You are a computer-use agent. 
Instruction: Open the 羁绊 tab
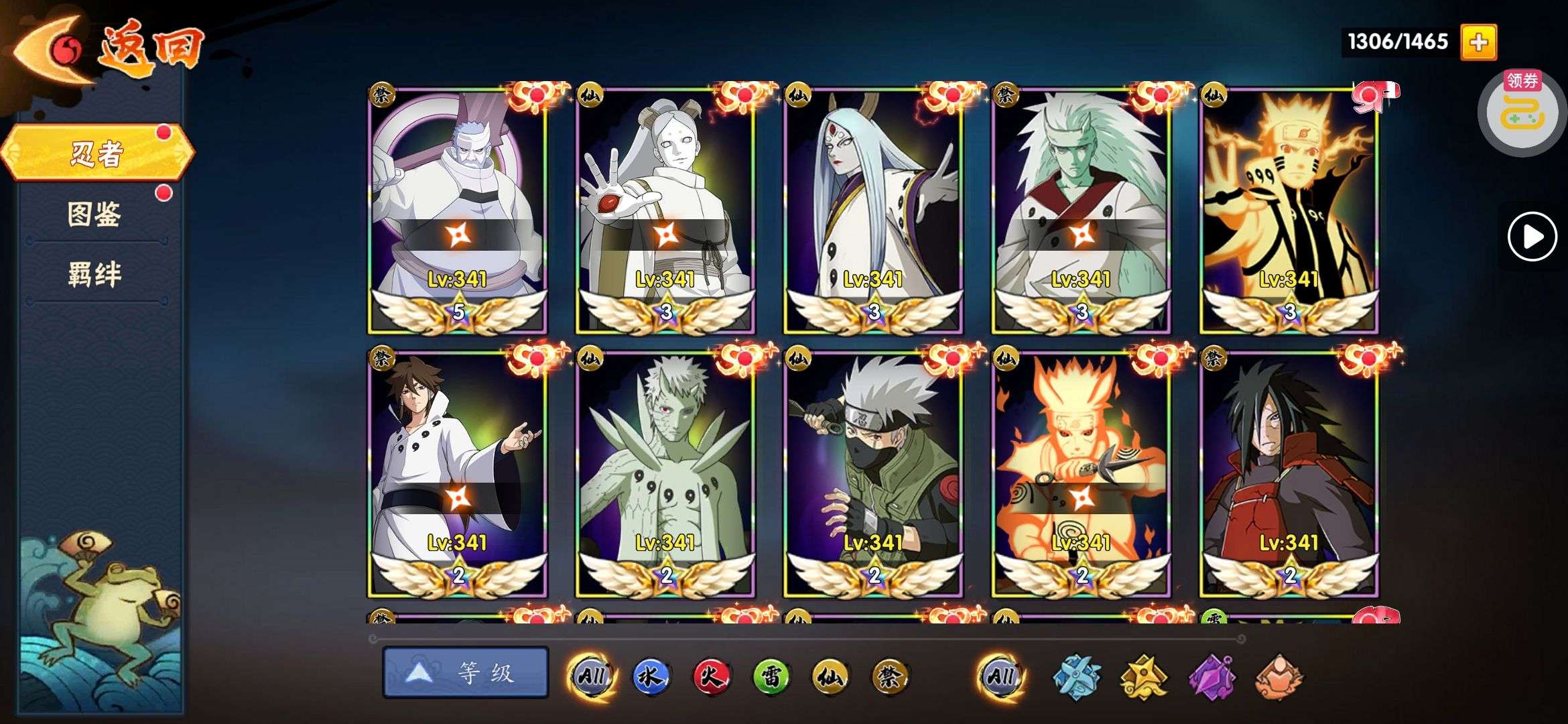(94, 274)
